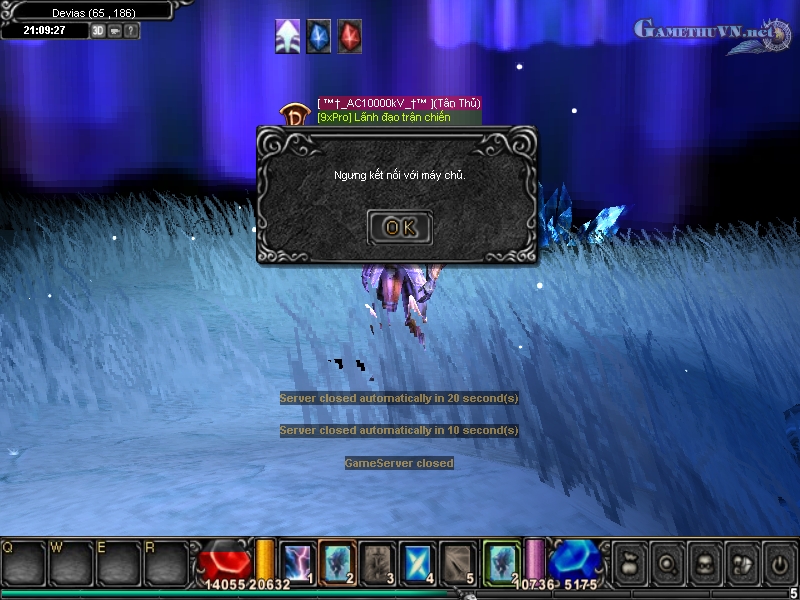Viewport: 800px width, 600px height.
Task: Toggle the 3D camera button
Action: click(x=98, y=30)
